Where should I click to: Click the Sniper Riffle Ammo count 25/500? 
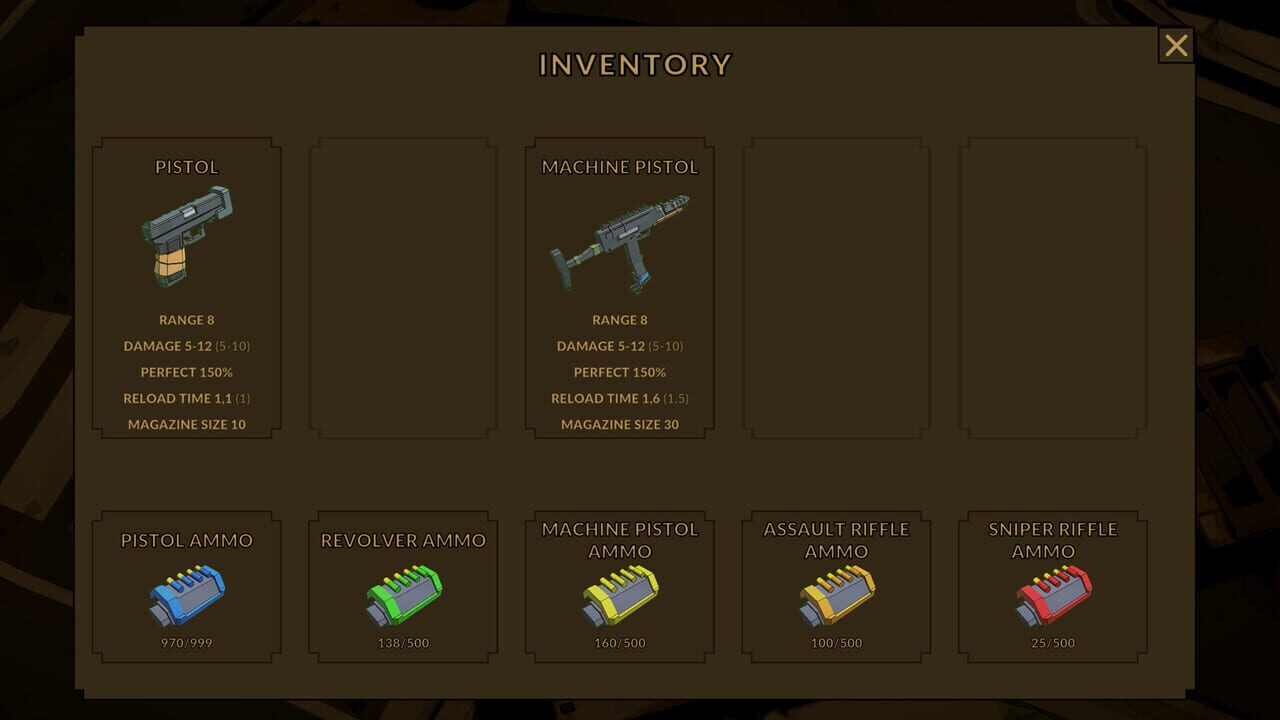tap(1052, 643)
